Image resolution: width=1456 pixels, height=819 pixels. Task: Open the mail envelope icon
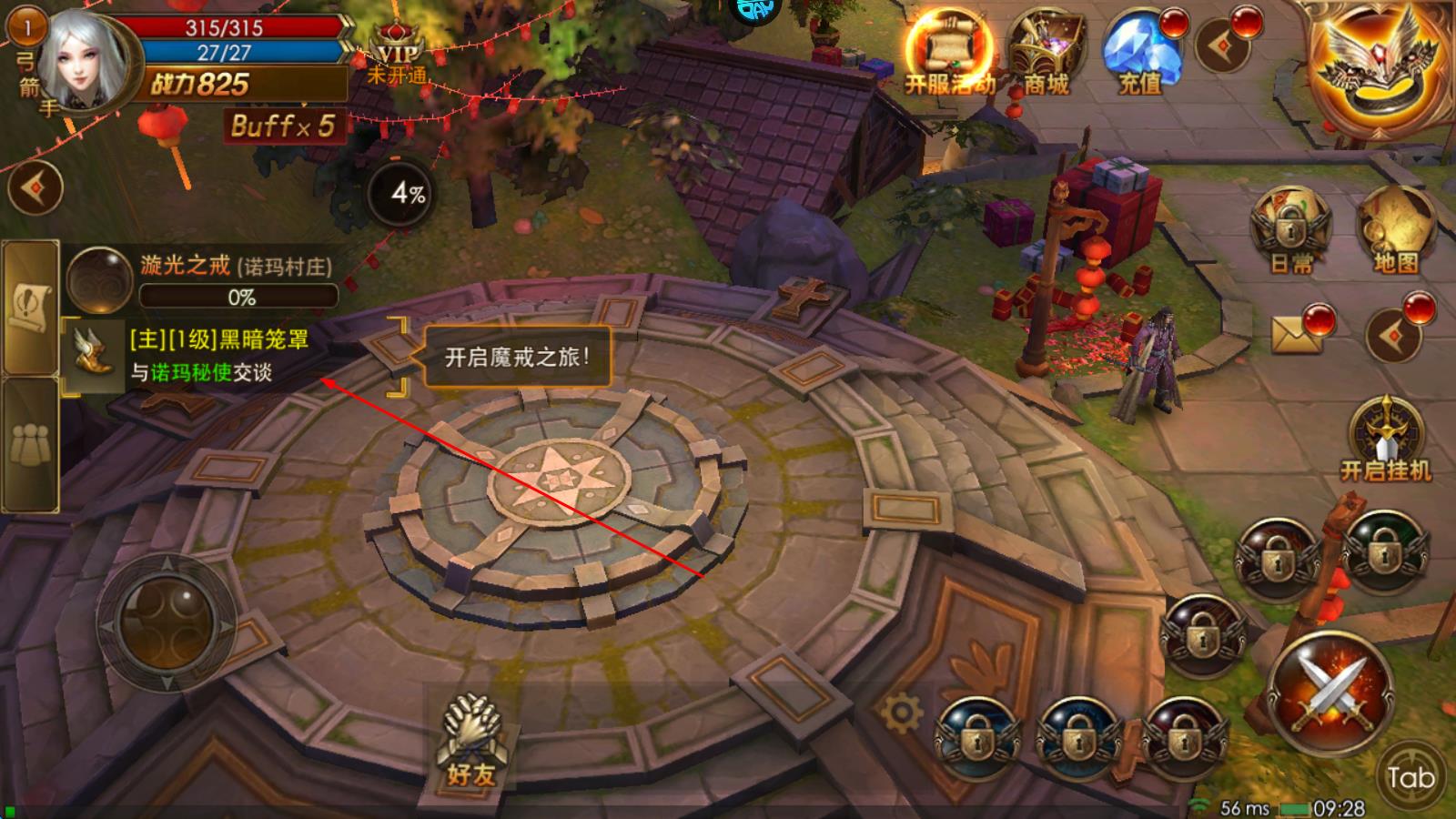coord(1297,334)
